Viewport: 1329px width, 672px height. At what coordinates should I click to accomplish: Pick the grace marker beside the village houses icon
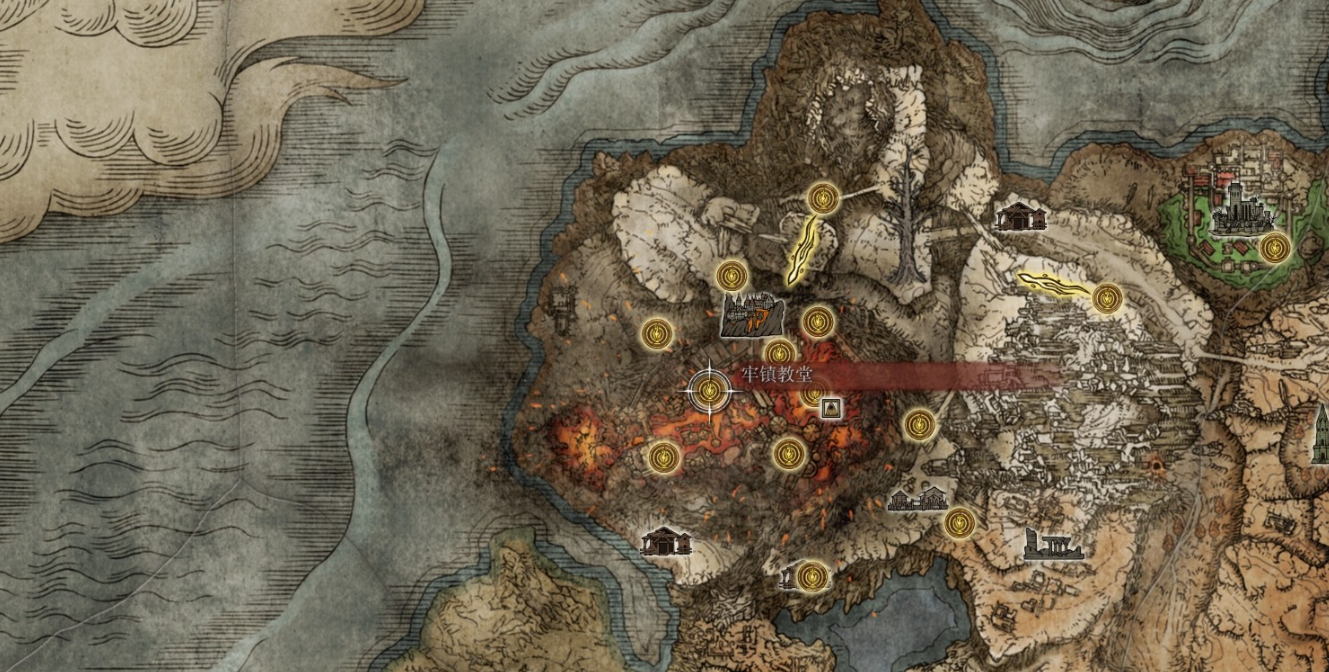point(959,521)
